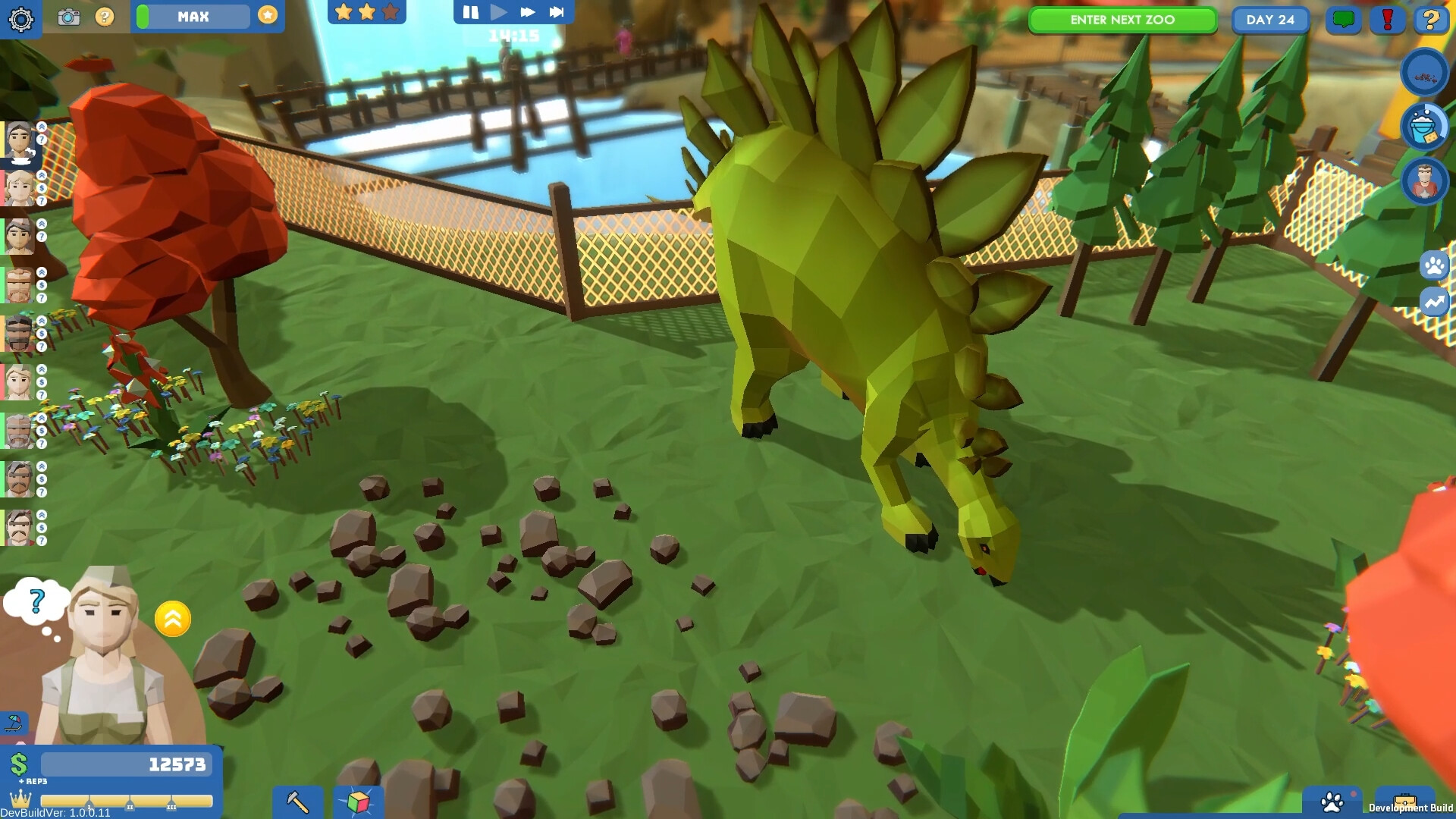Switch to the paw tab with notification dot
This screenshot has height=819, width=1456.
coord(1332,802)
